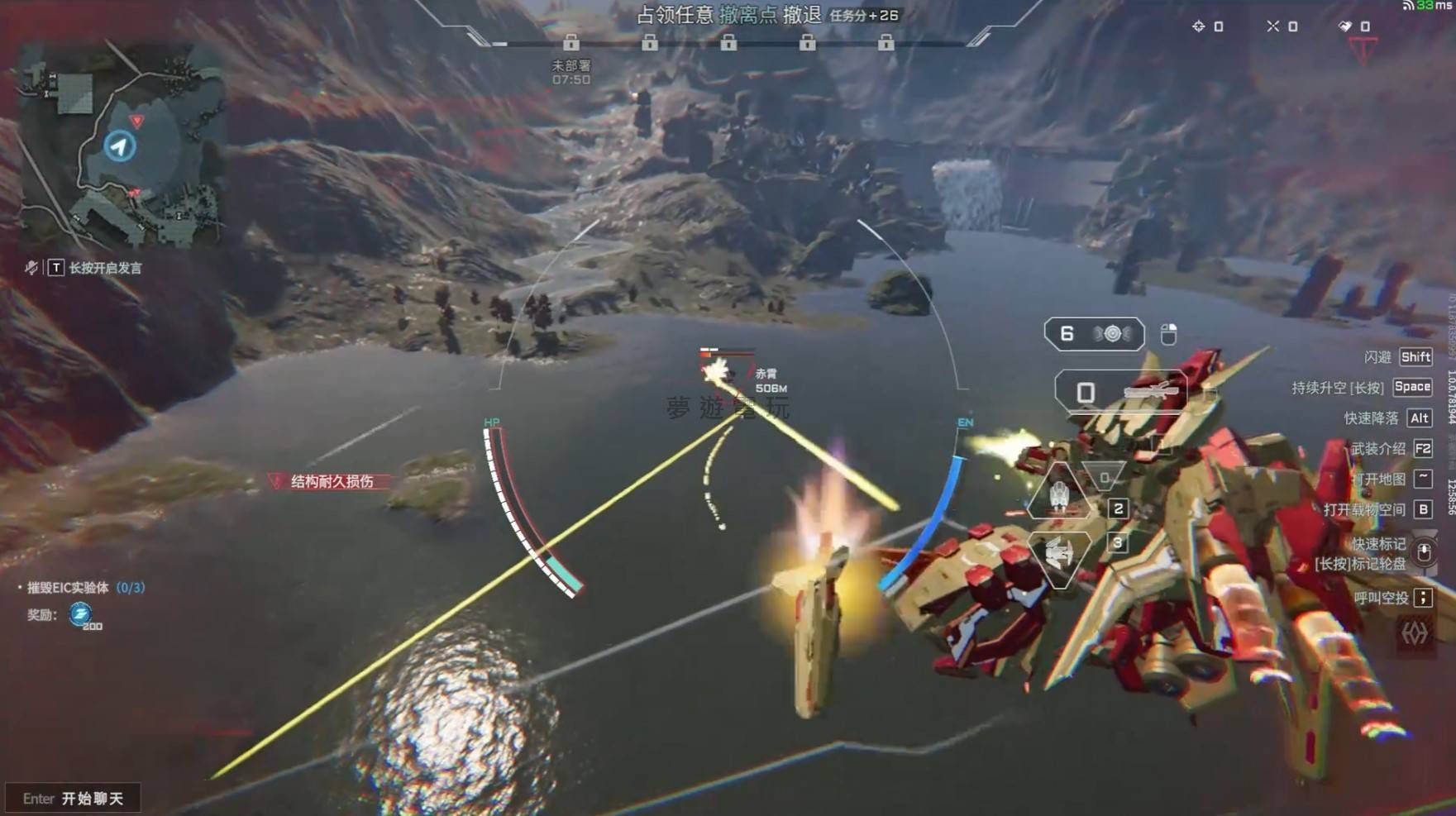Click the hexagon emblem icon under 呼叫空投
Viewport: 1456px width, 816px height.
[x=1414, y=634]
